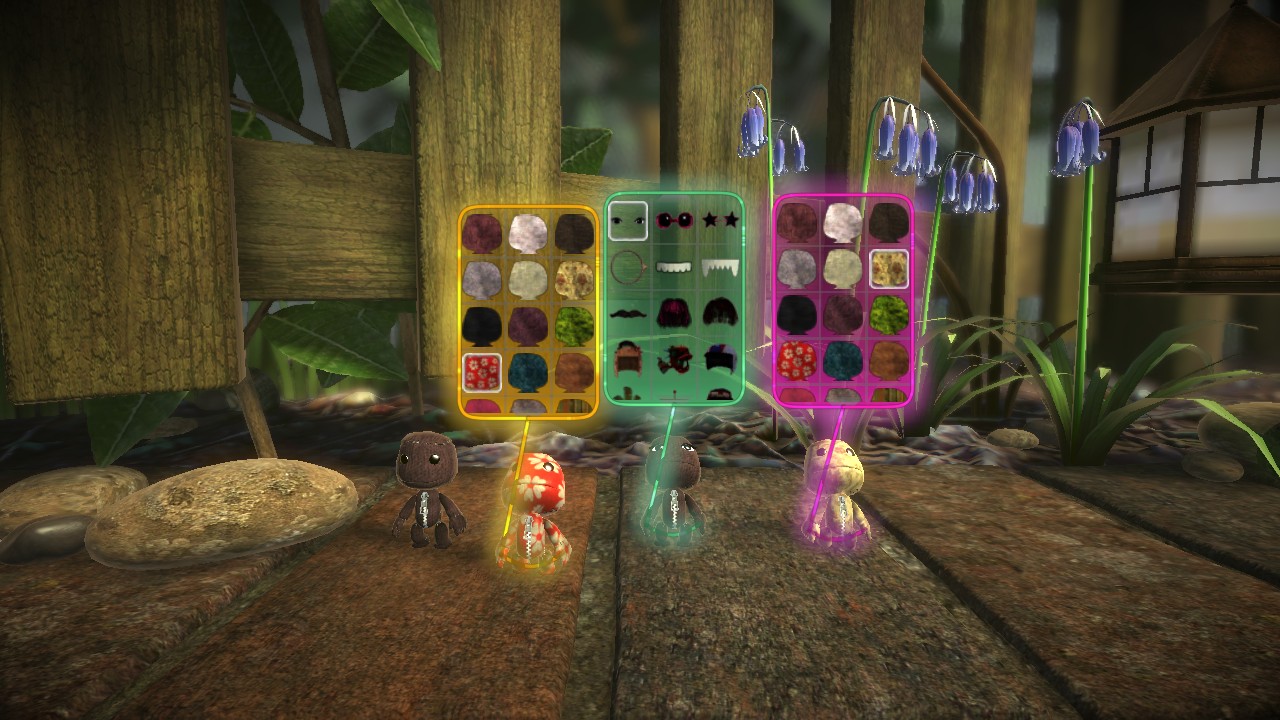
Task: Select the purple knit fabric in the orange popit
Action: 527,323
